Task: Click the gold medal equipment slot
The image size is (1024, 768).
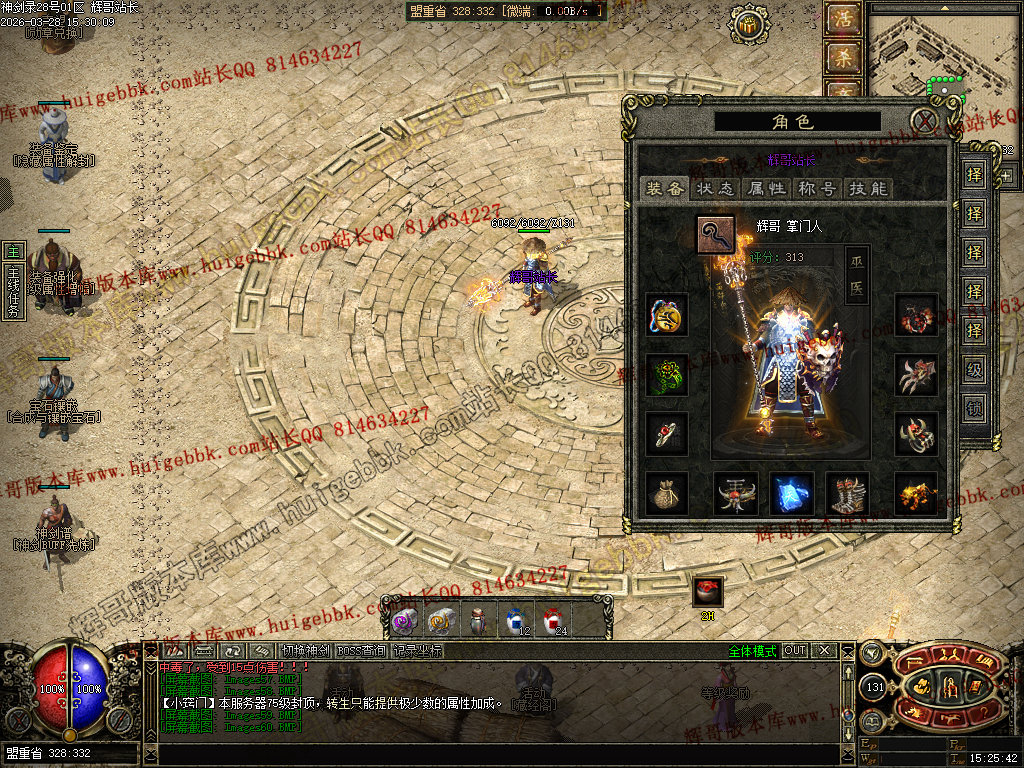Action: click(x=666, y=315)
